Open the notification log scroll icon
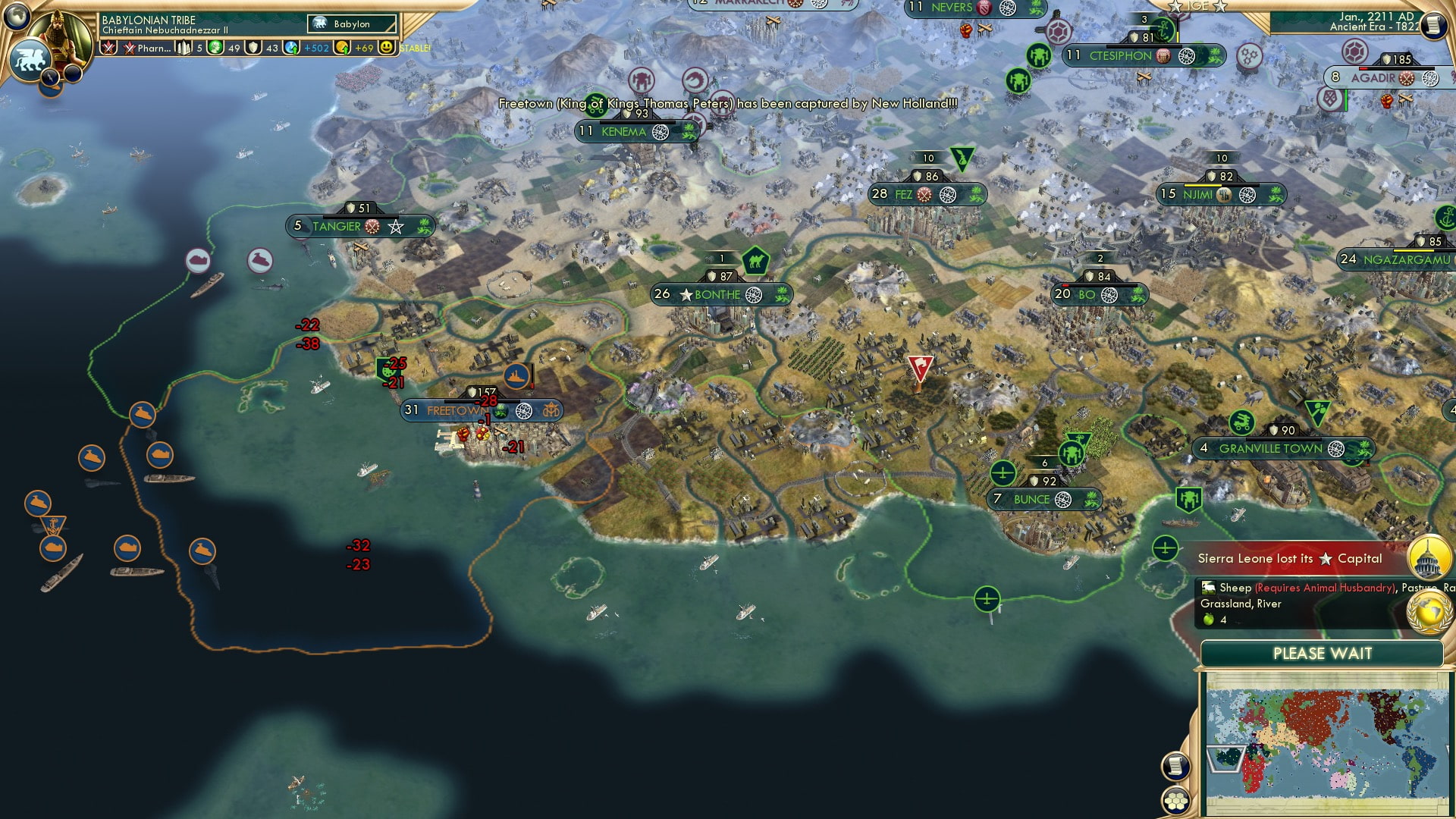Viewport: 1456px width, 819px height. (x=1176, y=766)
